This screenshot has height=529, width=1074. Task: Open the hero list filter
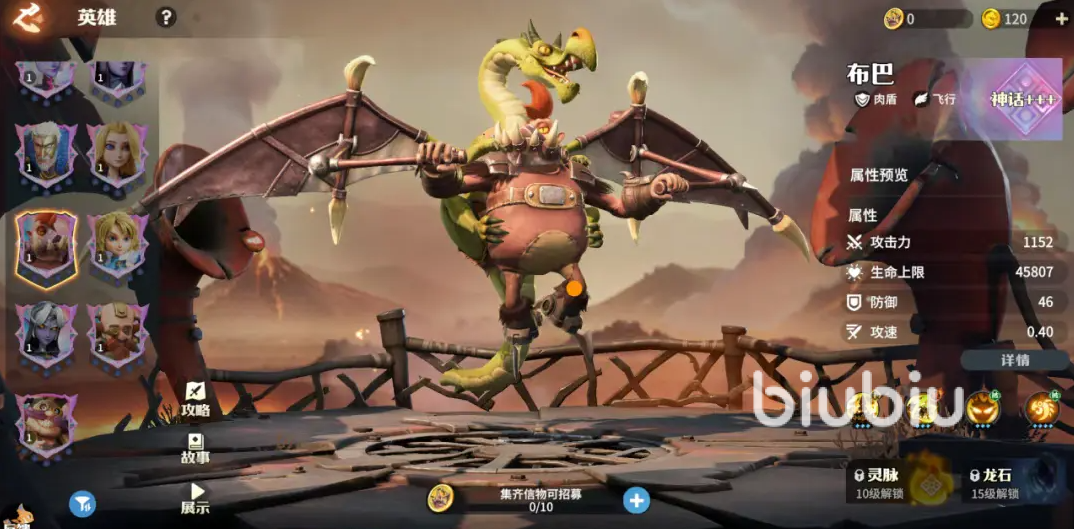point(82,504)
